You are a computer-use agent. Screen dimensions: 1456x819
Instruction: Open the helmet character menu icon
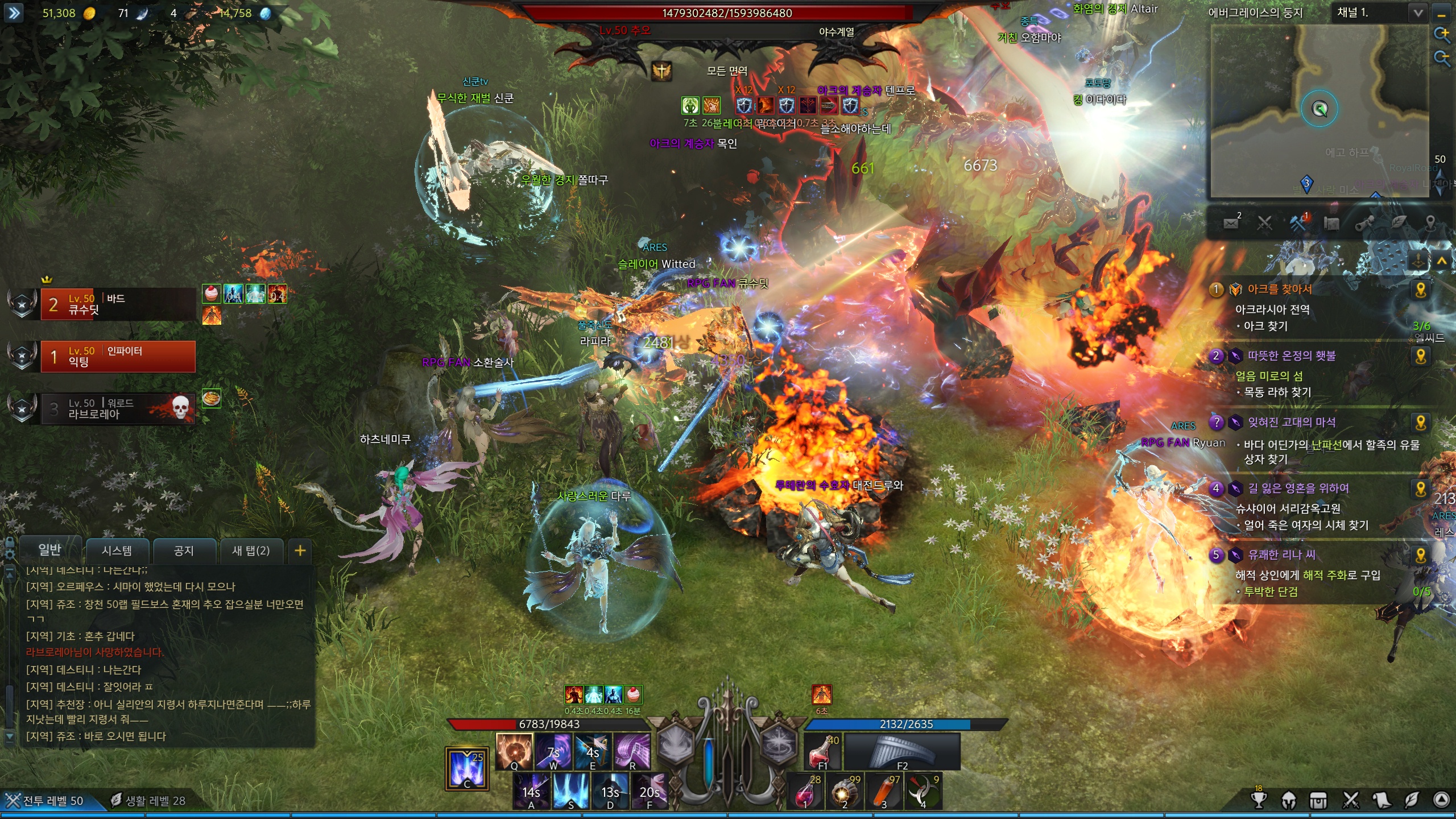1289,800
